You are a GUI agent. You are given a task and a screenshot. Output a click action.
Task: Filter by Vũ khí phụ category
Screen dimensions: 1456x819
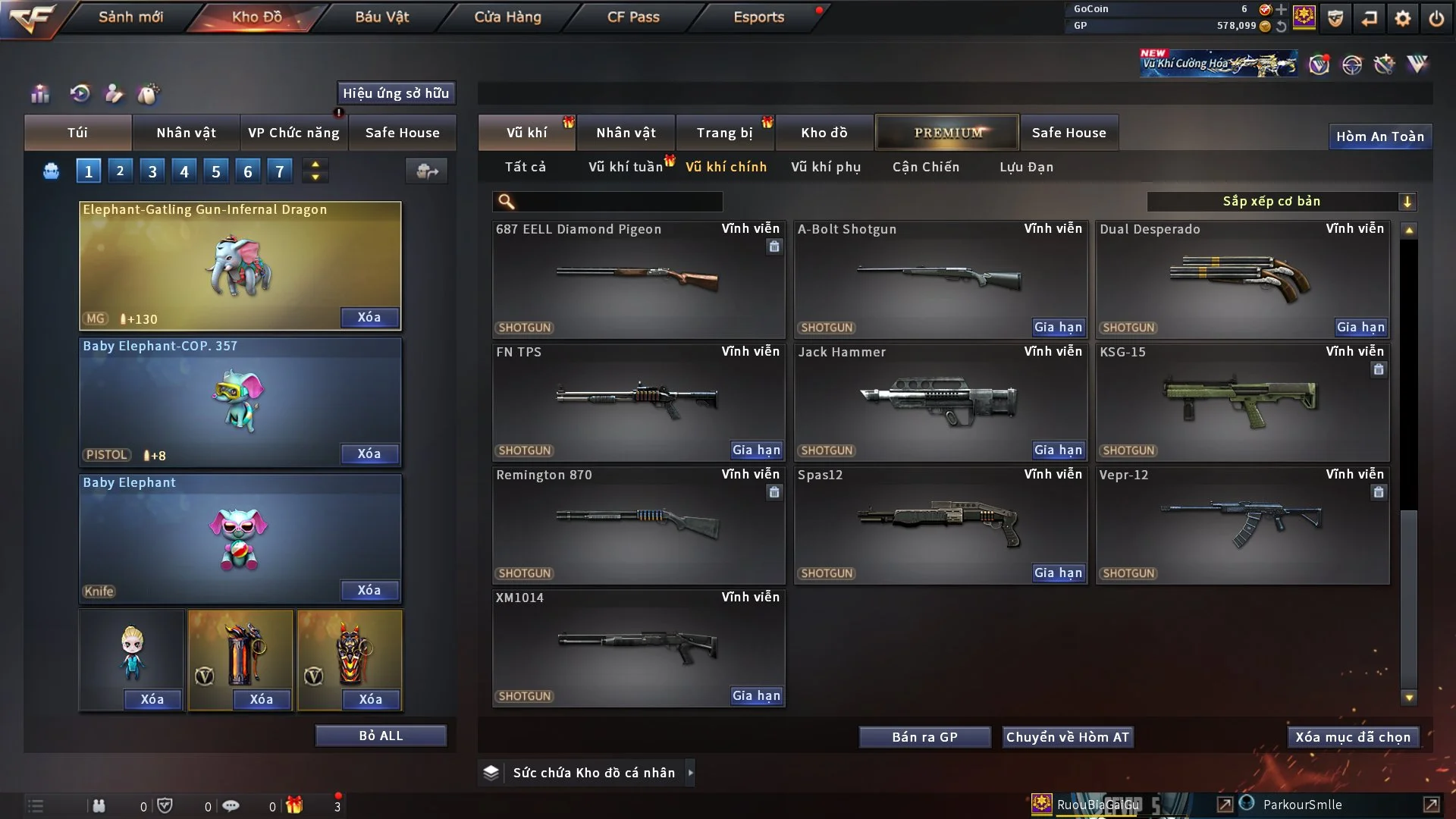tap(826, 167)
